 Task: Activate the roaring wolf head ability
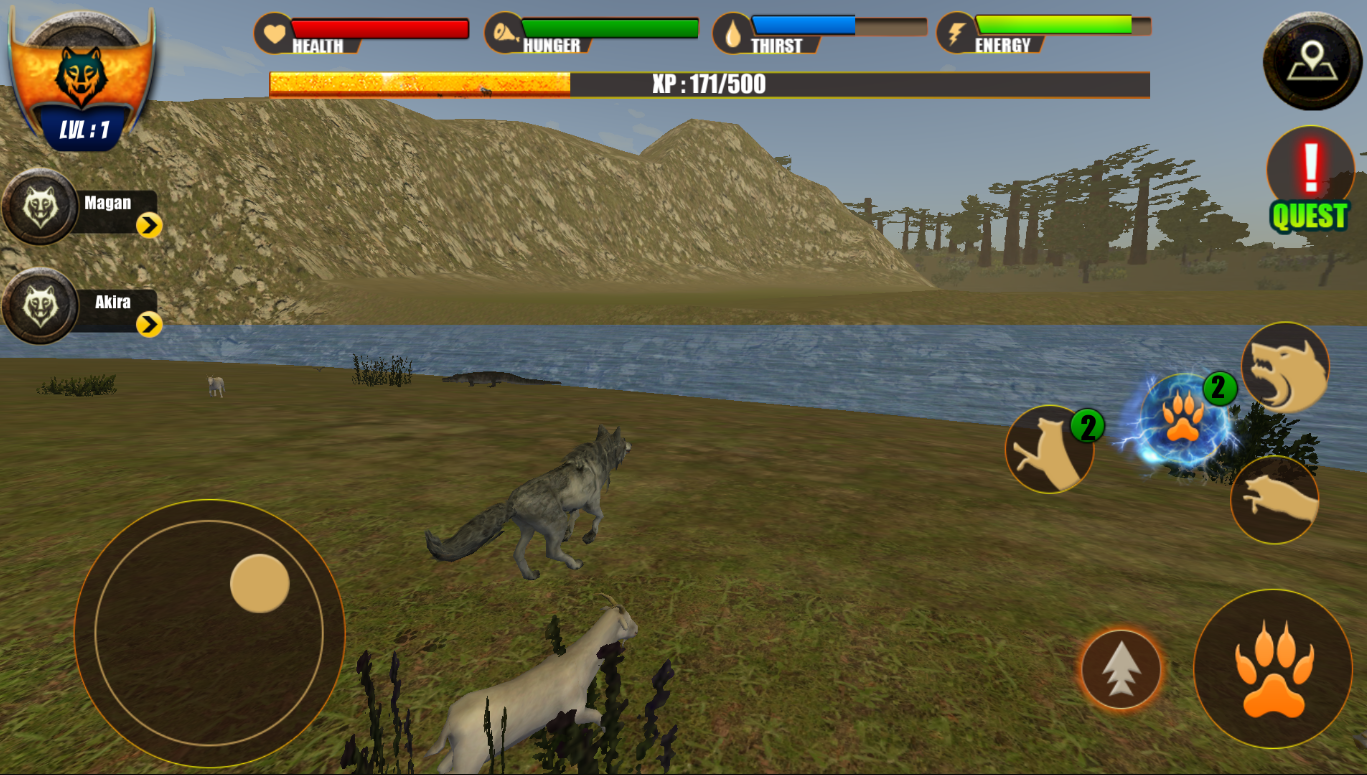click(1285, 367)
